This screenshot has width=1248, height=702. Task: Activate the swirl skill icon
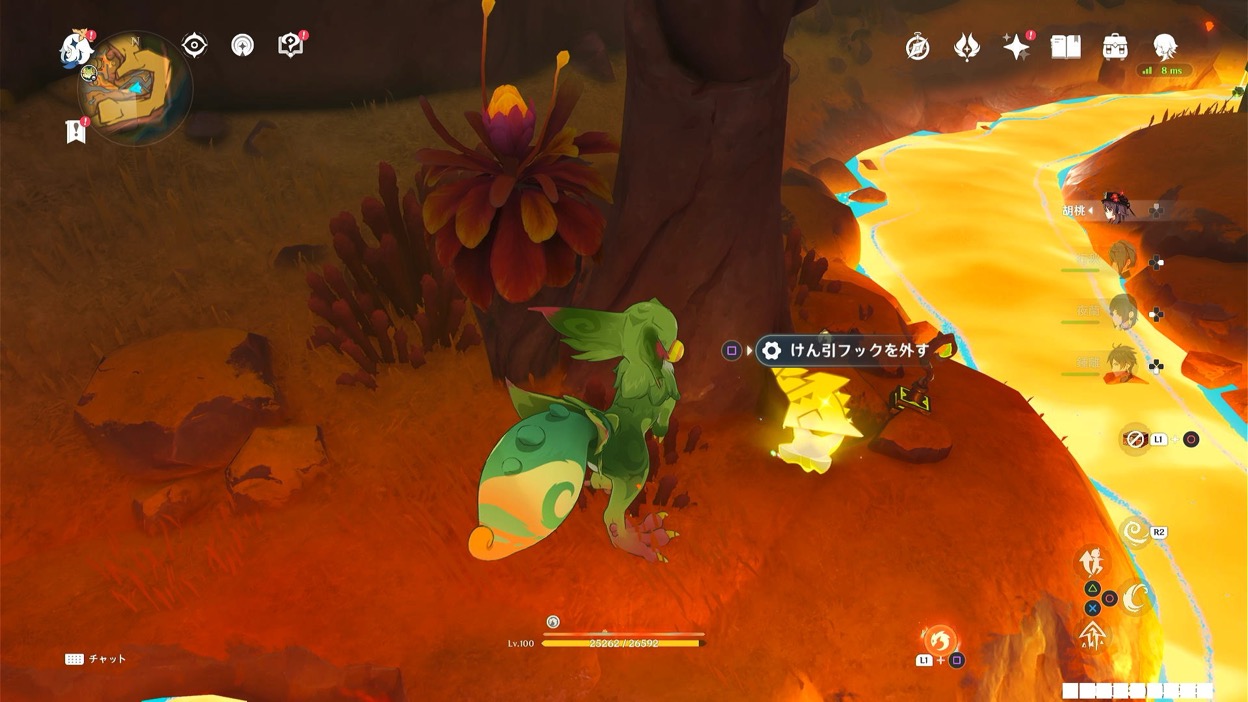[x=1136, y=531]
